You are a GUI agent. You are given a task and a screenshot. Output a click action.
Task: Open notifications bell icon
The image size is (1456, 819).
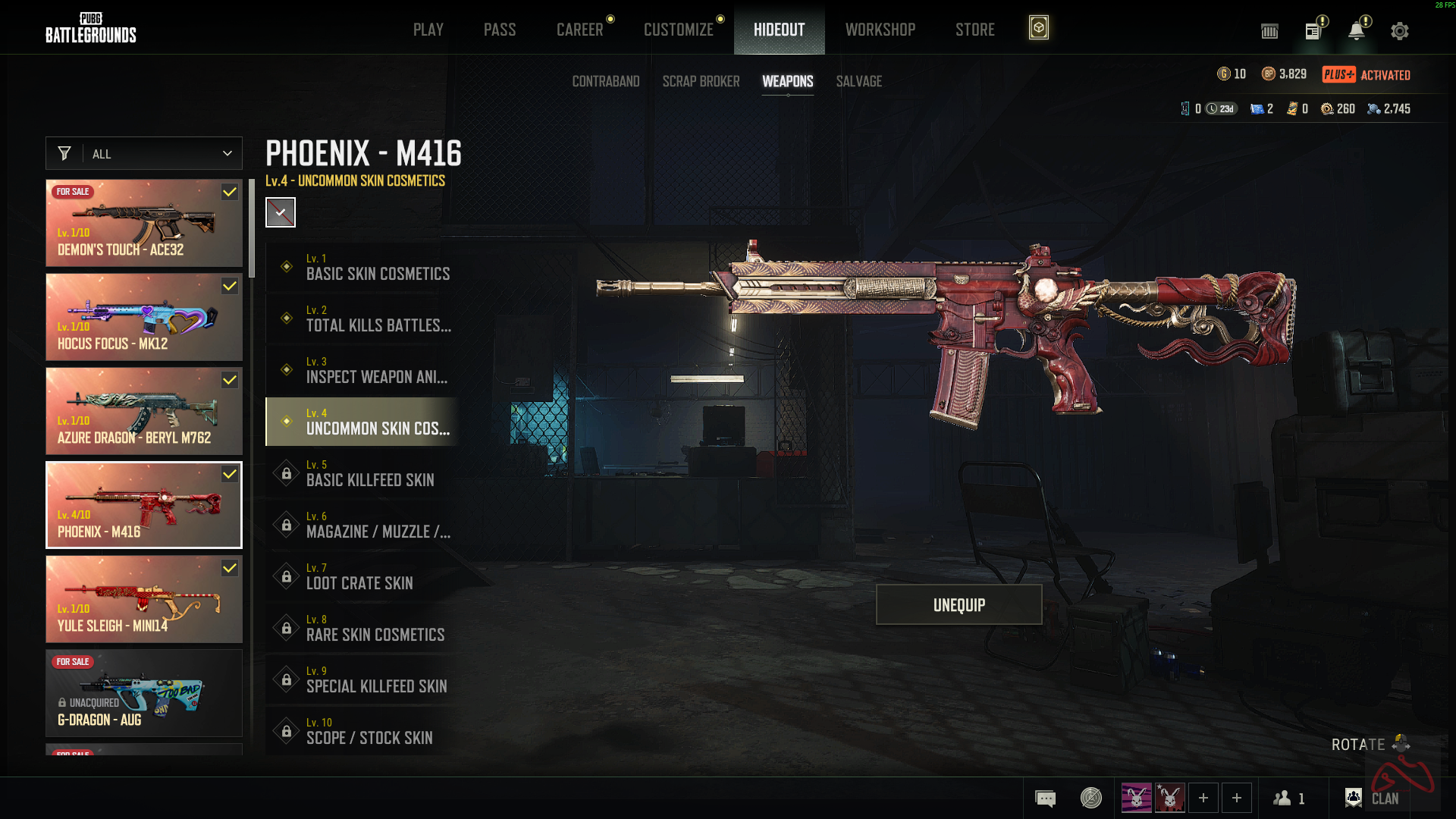1356,31
